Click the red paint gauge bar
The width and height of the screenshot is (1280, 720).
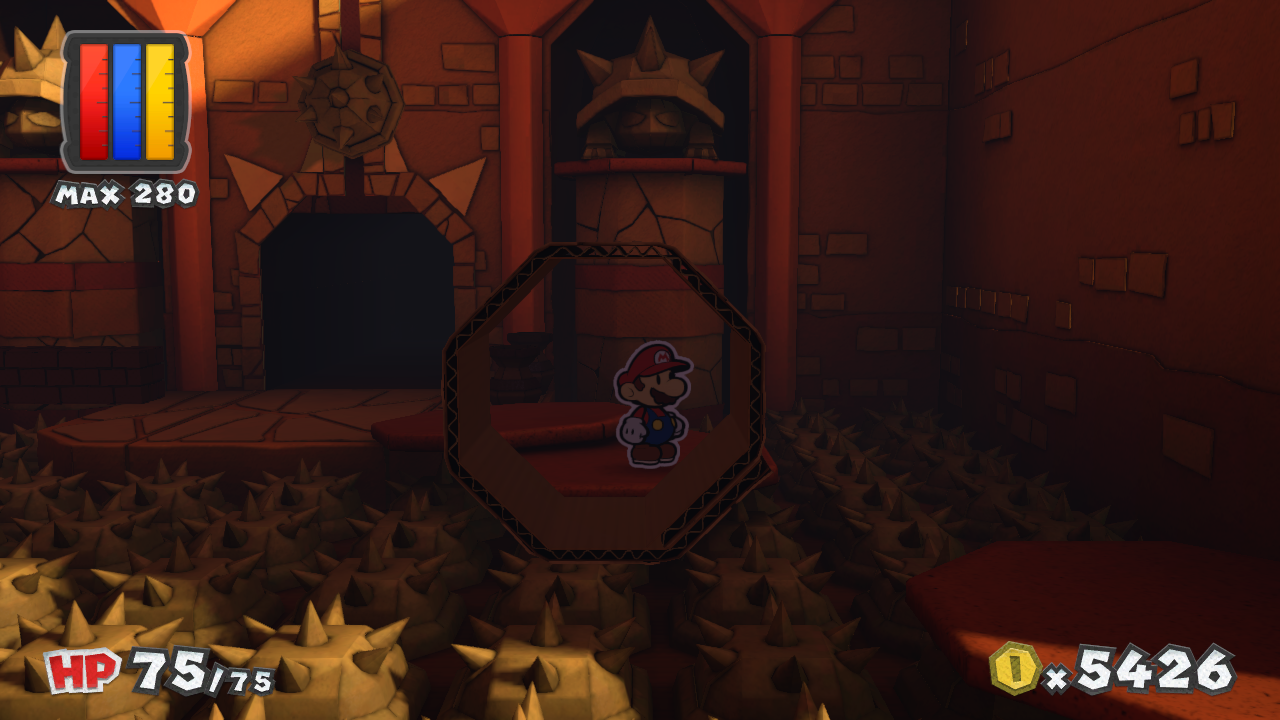click(x=95, y=100)
